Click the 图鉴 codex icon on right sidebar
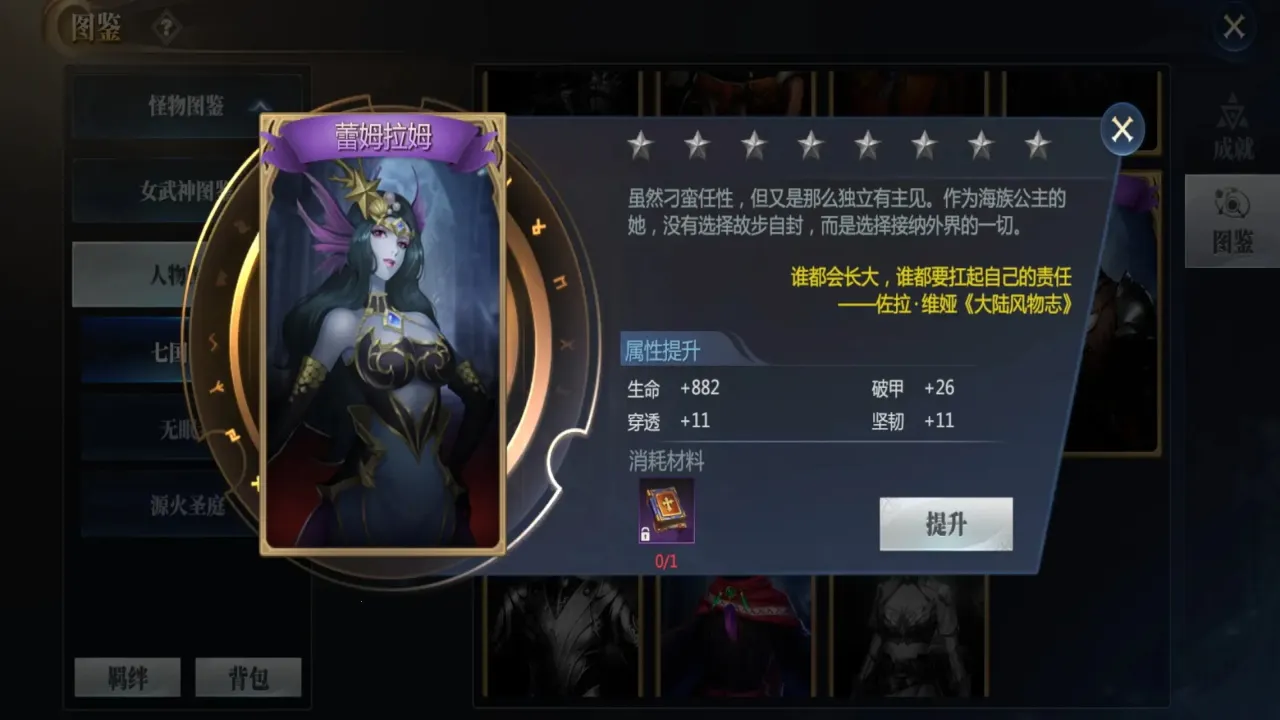The width and height of the screenshot is (1280, 720). [x=1231, y=222]
